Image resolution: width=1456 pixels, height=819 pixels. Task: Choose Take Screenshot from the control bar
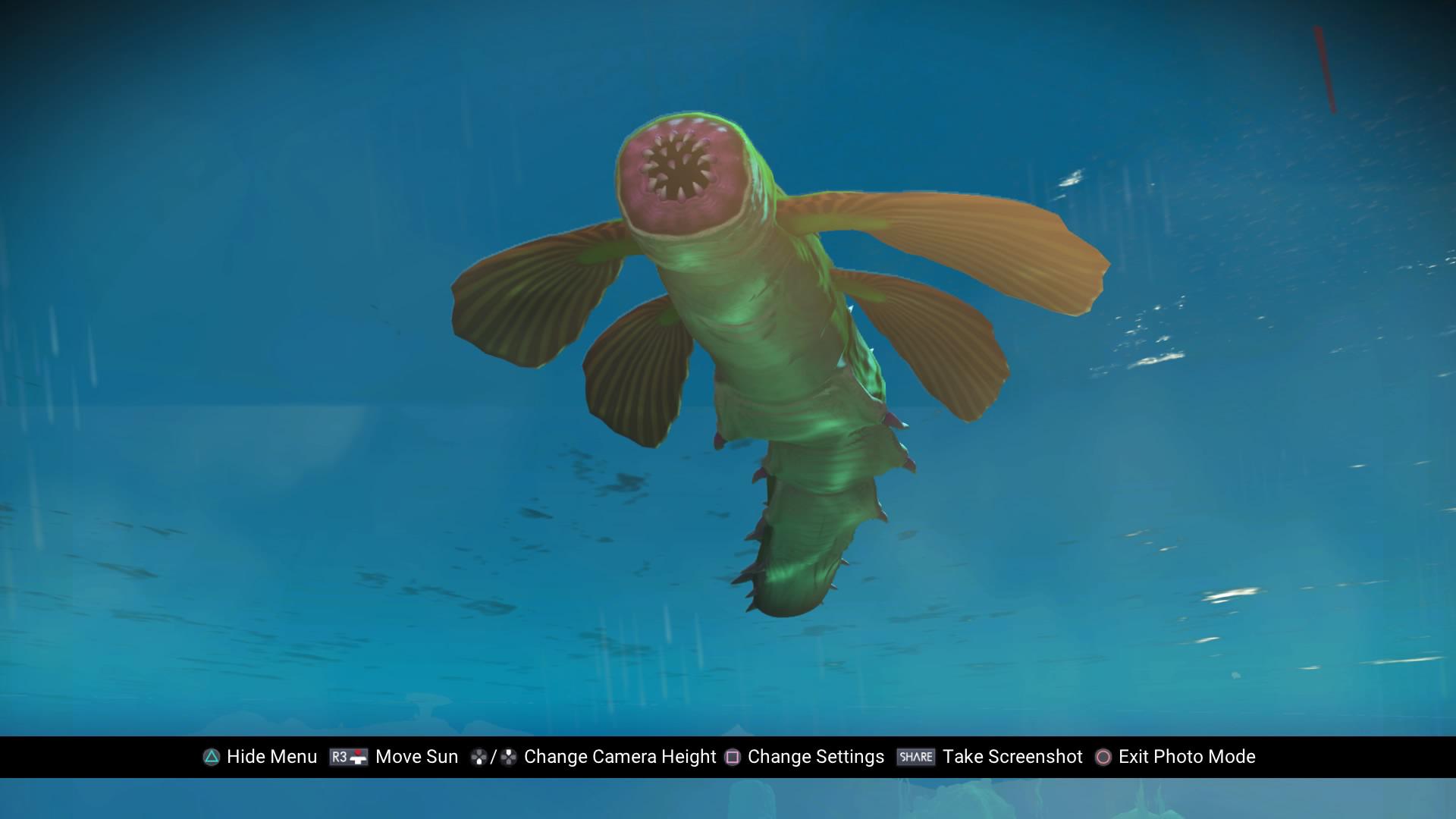[1012, 757]
